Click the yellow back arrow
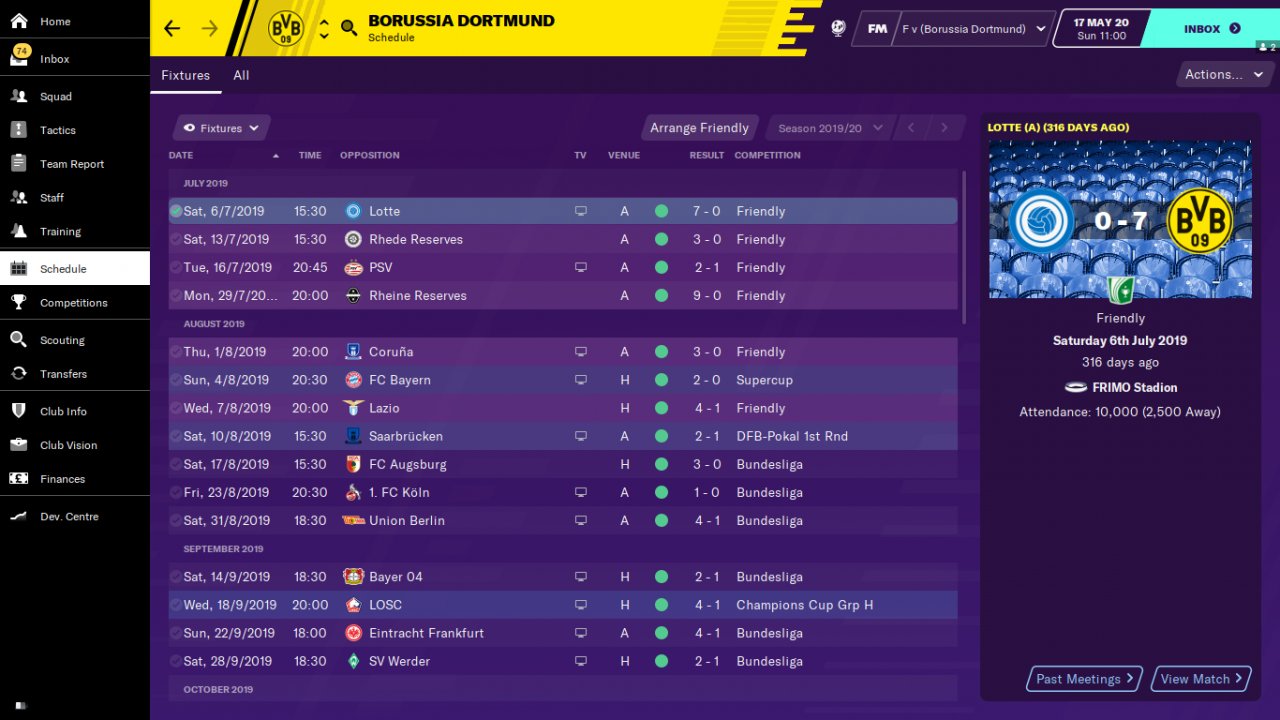1280x720 pixels. tap(172, 28)
